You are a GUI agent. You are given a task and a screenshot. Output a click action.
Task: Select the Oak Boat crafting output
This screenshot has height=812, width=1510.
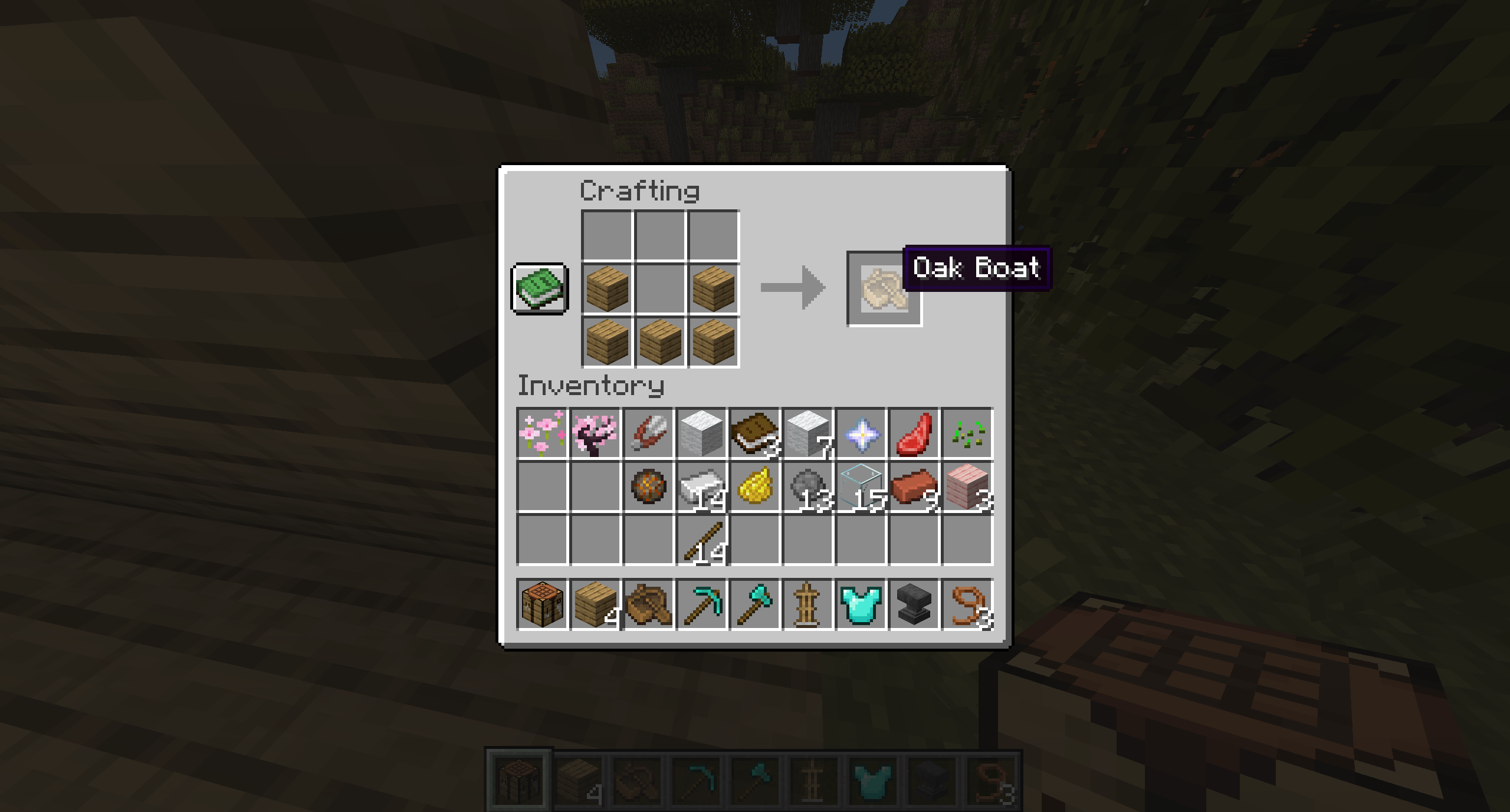pyautogui.click(x=883, y=289)
